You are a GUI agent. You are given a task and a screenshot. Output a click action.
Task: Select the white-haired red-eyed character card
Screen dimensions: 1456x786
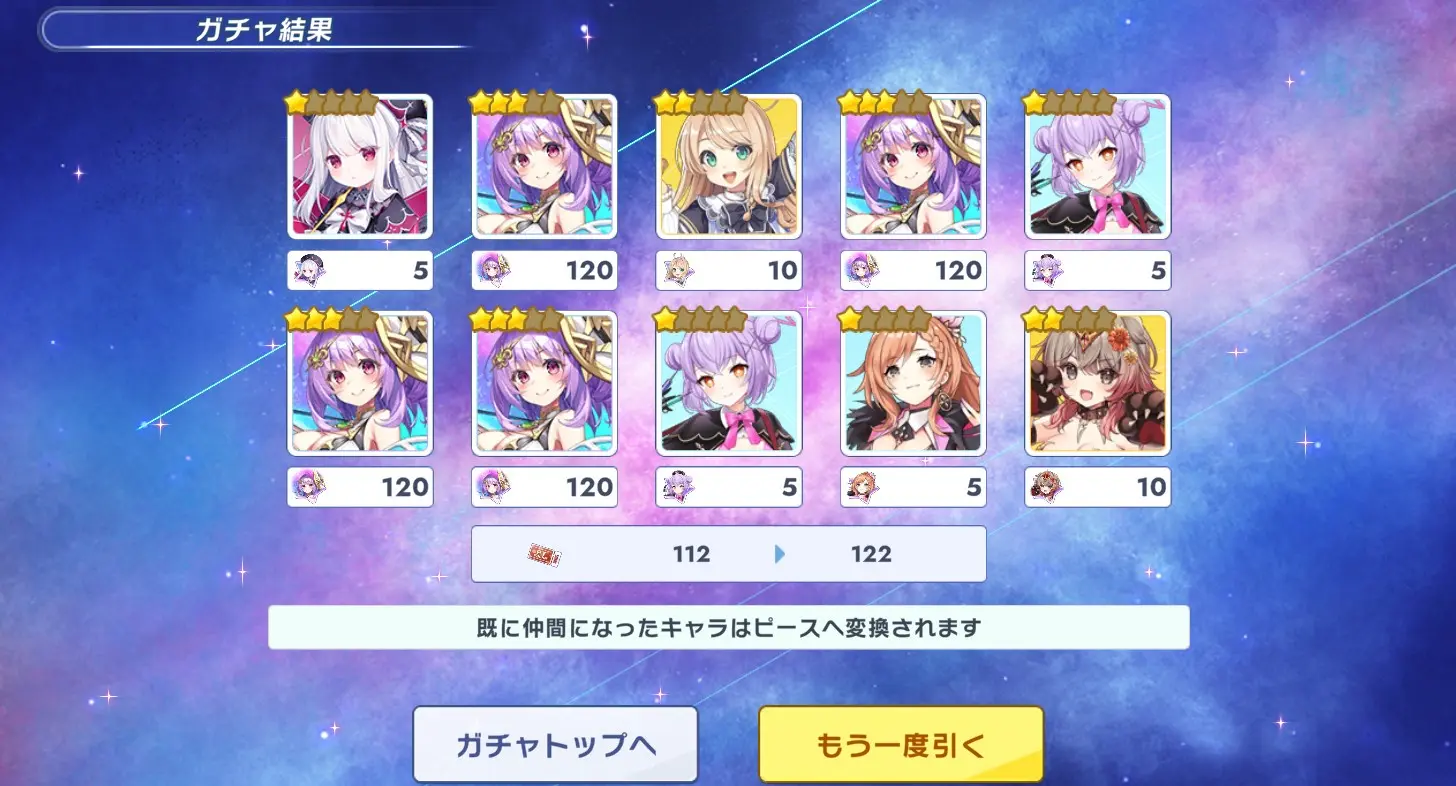(360, 166)
